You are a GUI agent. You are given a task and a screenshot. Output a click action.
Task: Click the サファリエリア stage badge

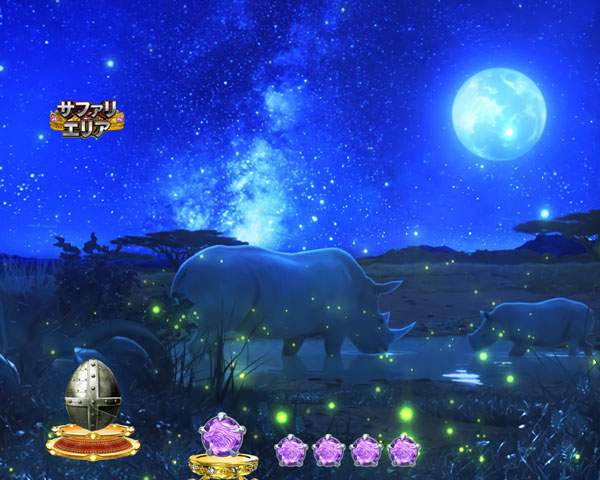tap(86, 119)
